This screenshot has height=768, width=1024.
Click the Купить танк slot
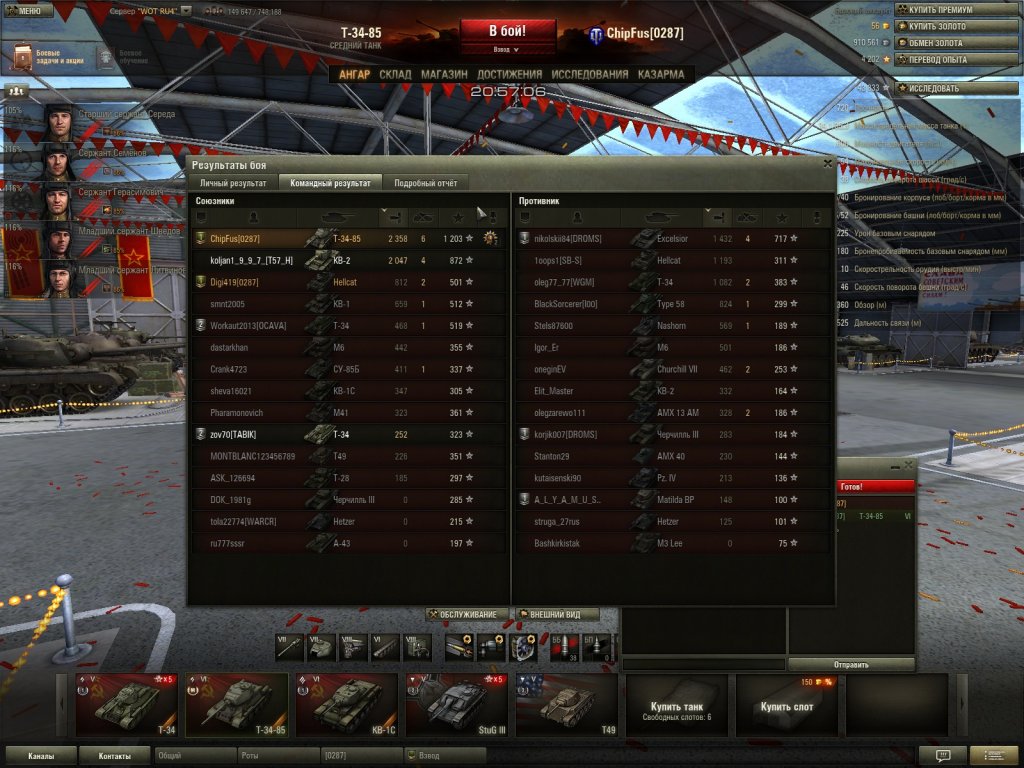(x=676, y=704)
